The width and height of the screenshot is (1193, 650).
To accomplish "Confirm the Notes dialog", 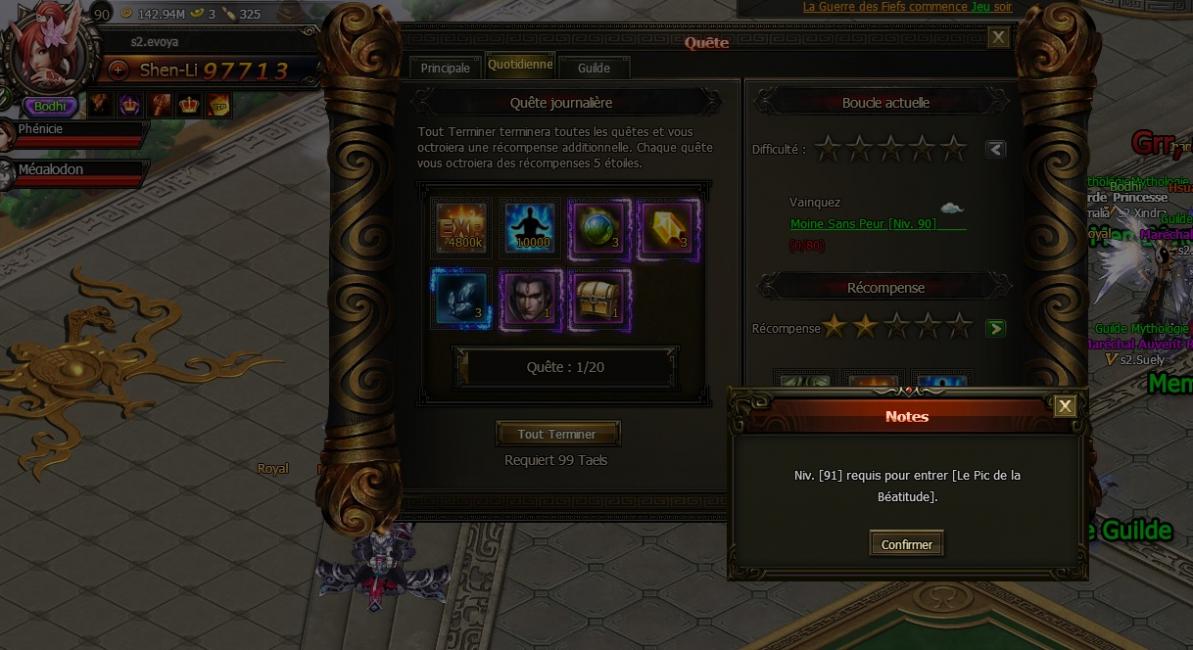I will tap(906, 544).
